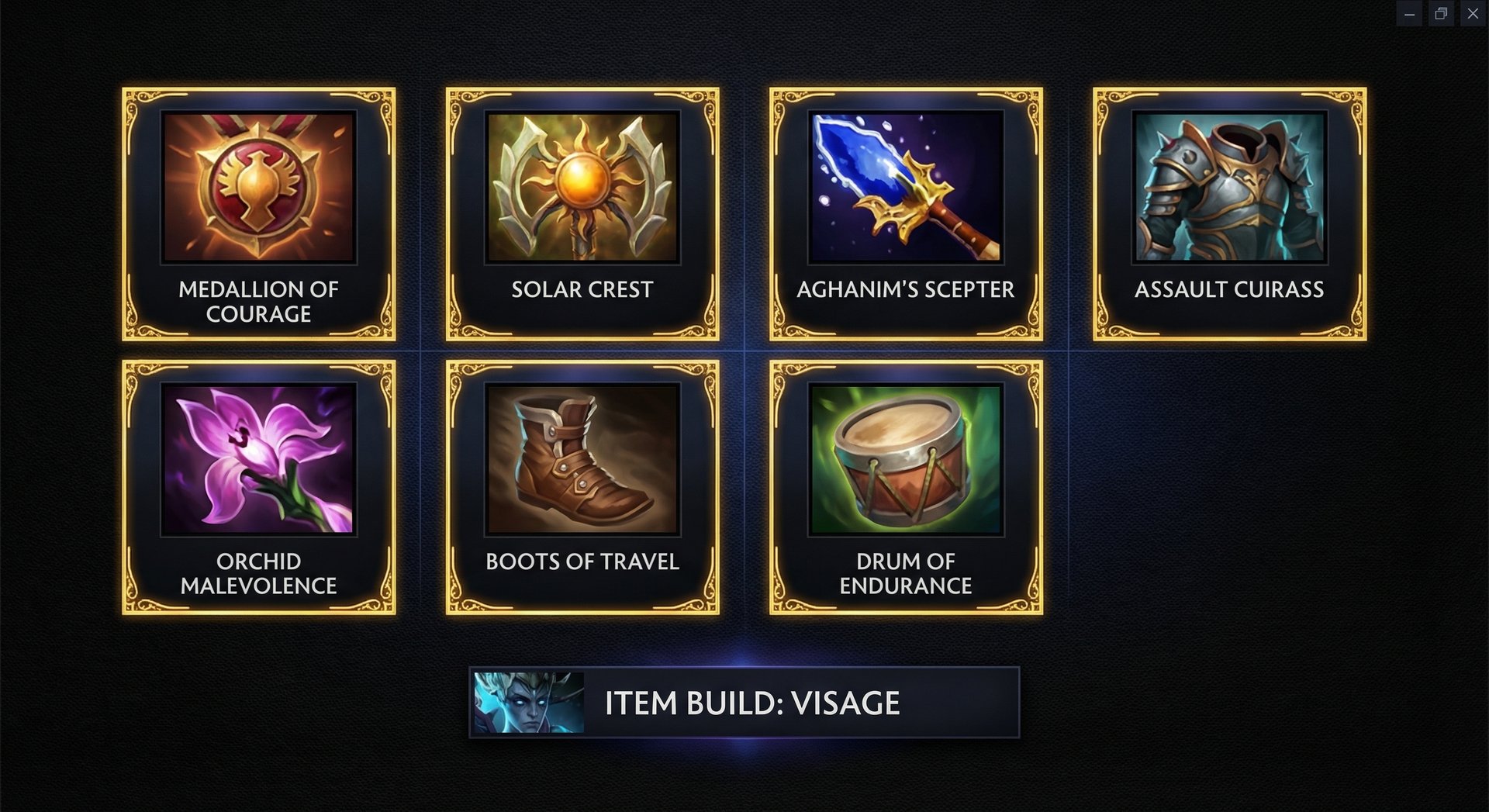Select the Boots of Travel item icon
Image resolution: width=1489 pixels, height=812 pixels.
[x=582, y=460]
